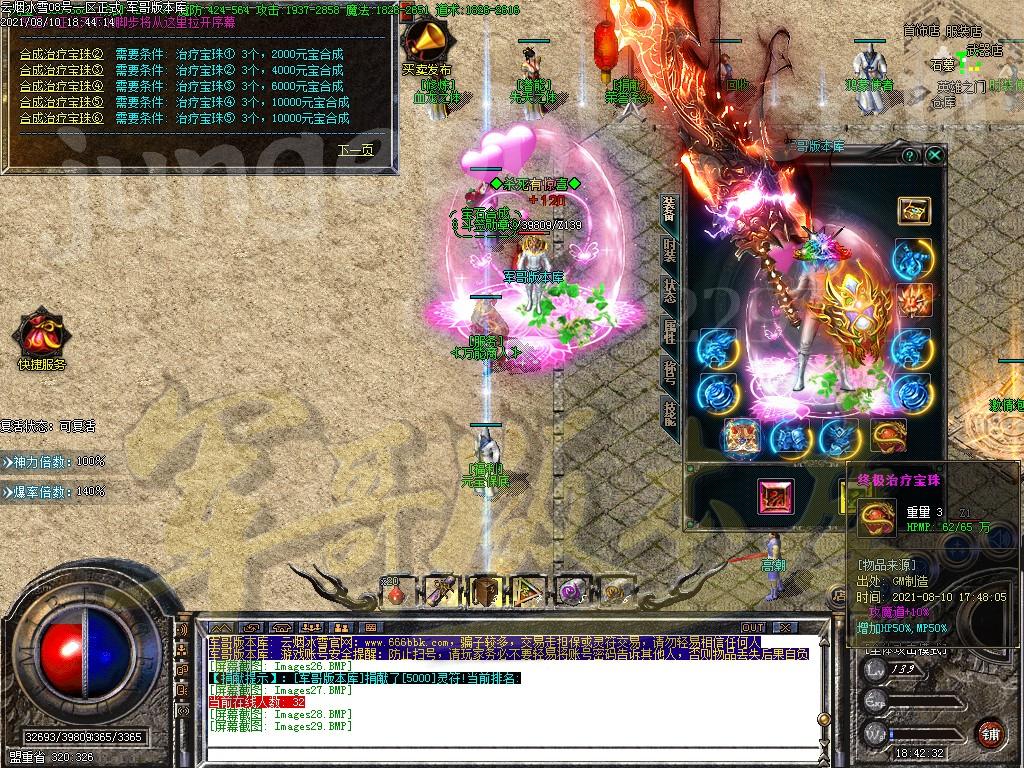The width and height of the screenshot is (1024, 768).
Task: Switch to the 技能 skills tab
Action: point(668,411)
